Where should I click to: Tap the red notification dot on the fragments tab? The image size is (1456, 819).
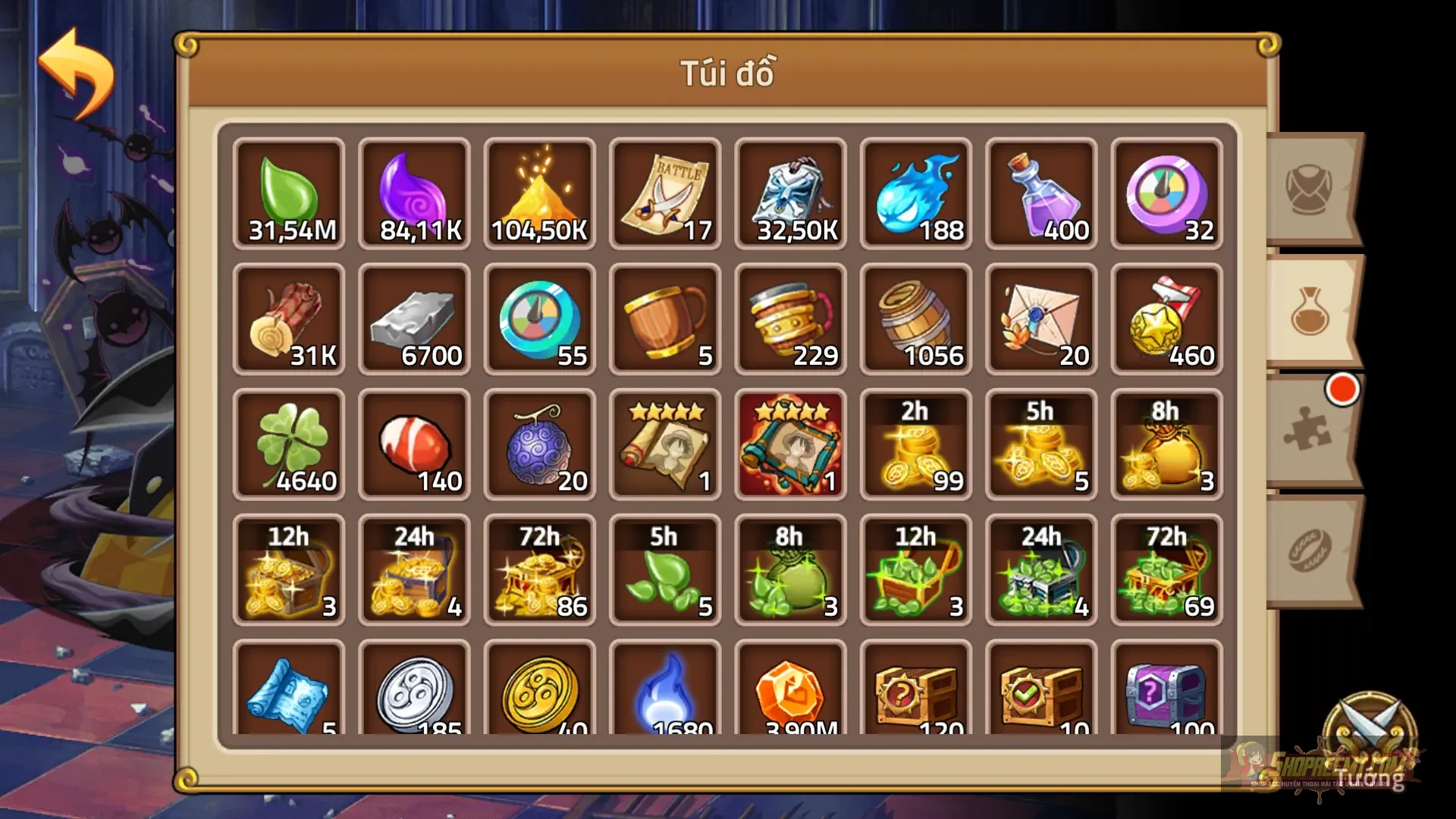coord(1341,388)
